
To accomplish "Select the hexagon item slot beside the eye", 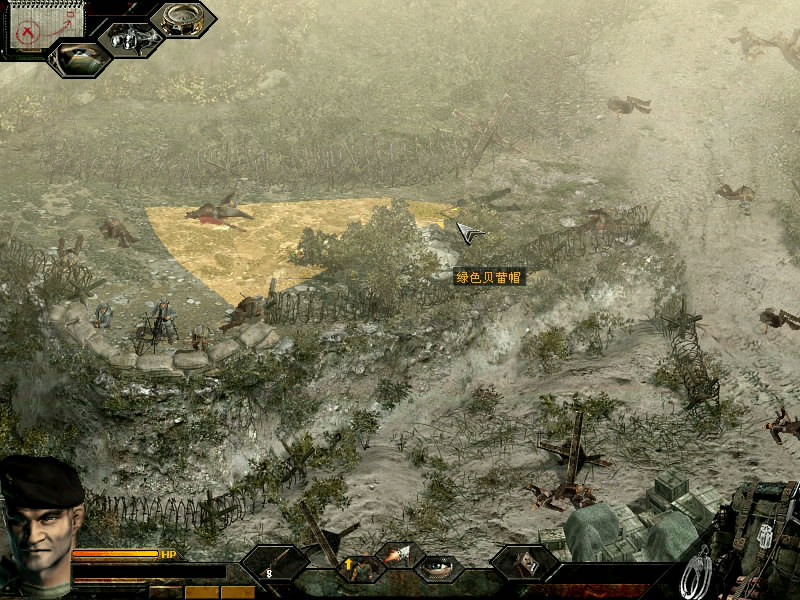I will pyautogui.click(x=524, y=563).
